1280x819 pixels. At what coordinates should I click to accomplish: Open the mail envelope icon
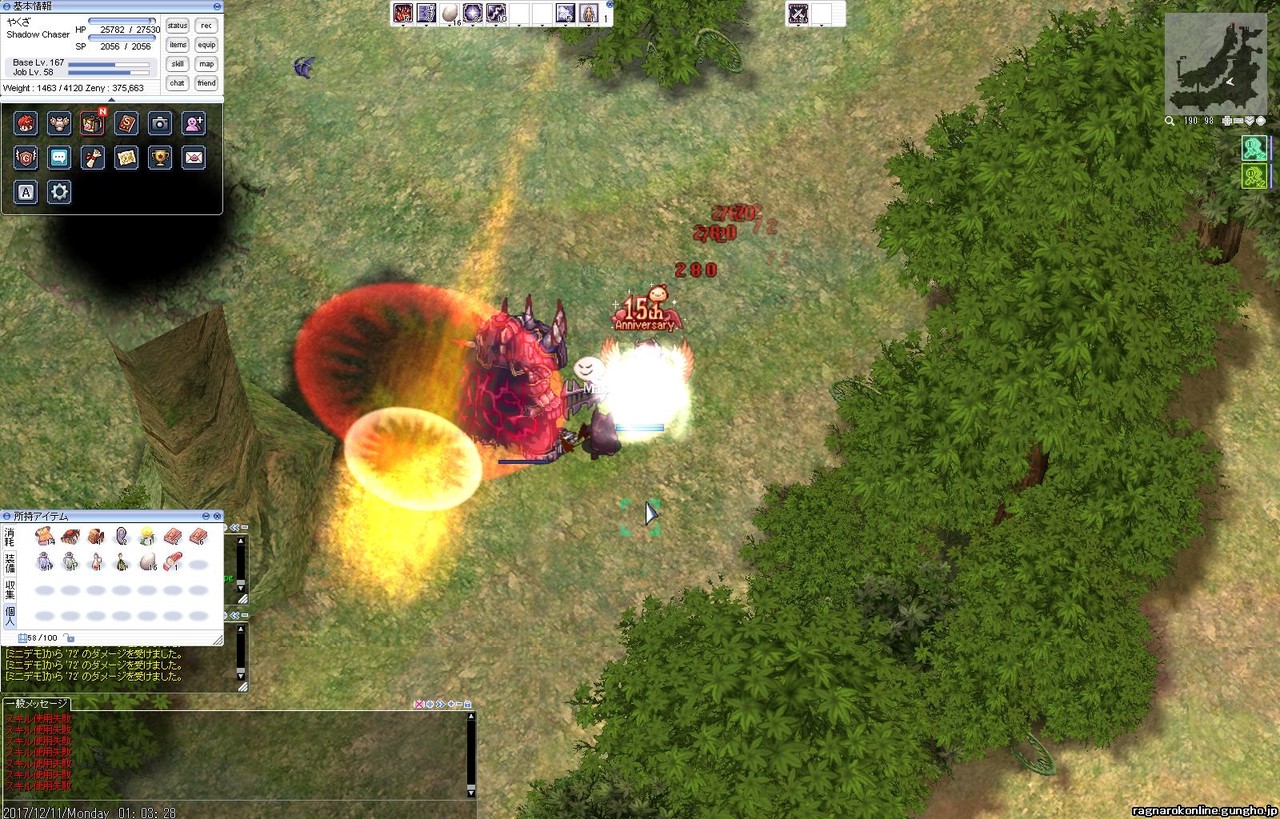click(194, 157)
